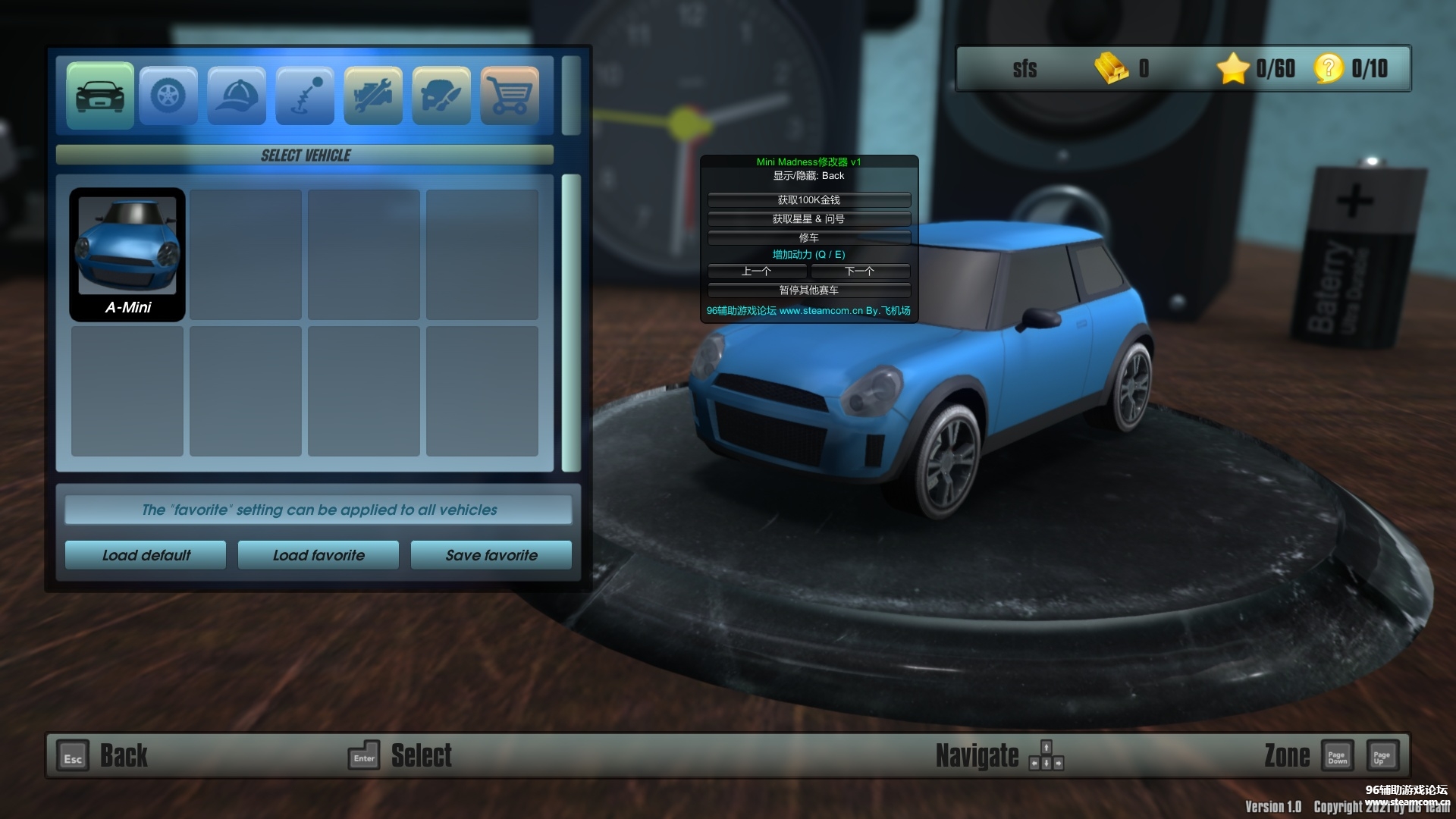This screenshot has width=1456, height=819.
Task: Choose Load favorite
Action: click(318, 555)
